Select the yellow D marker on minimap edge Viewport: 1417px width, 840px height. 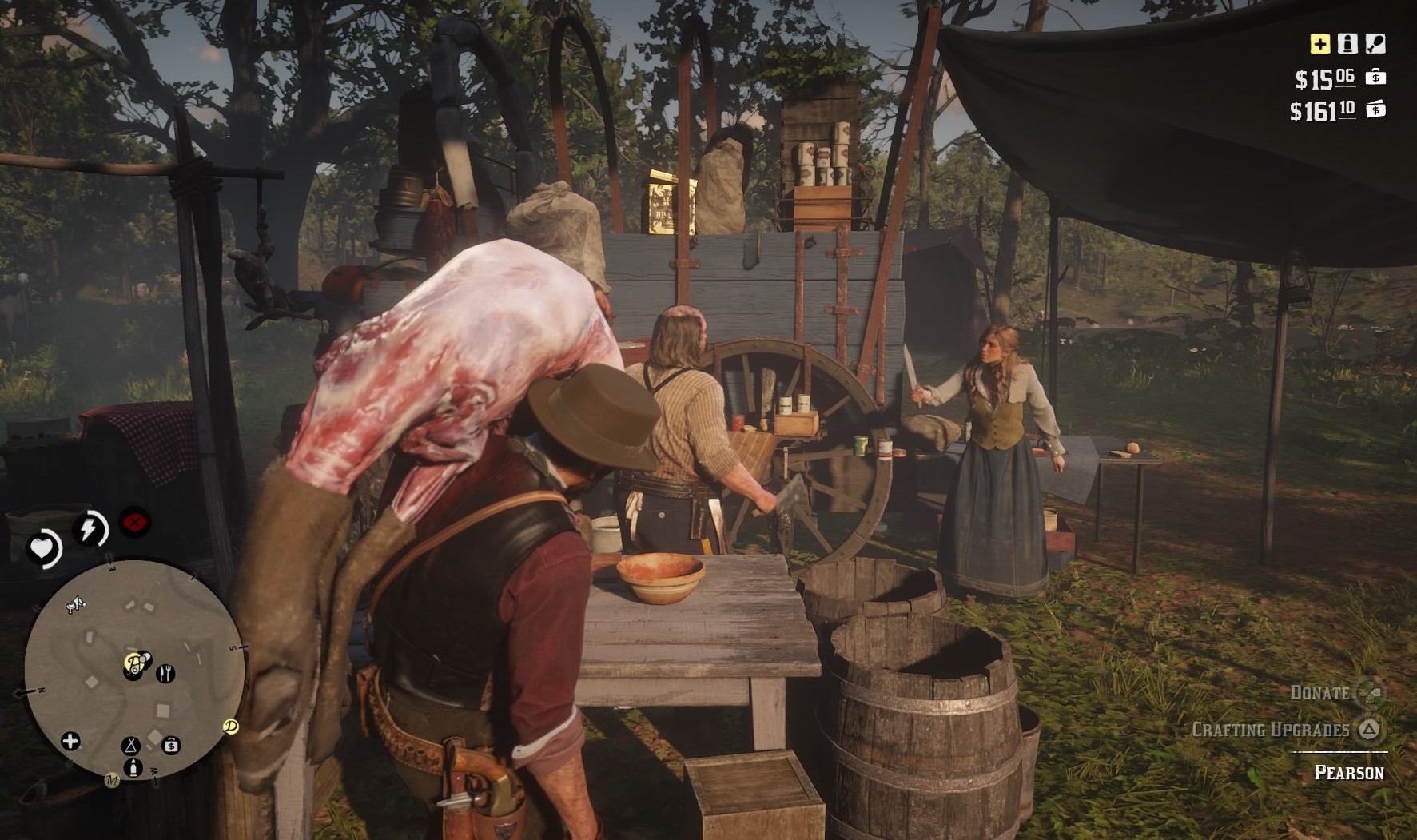coord(231,727)
